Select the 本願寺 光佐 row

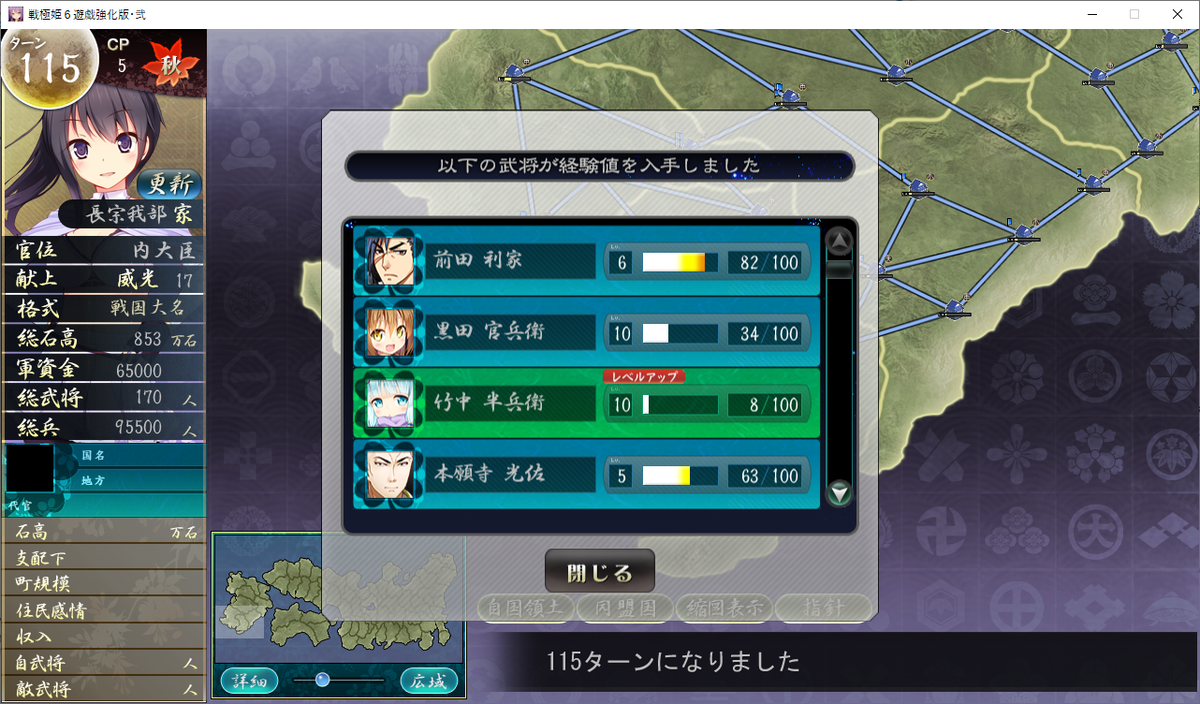[x=586, y=475]
